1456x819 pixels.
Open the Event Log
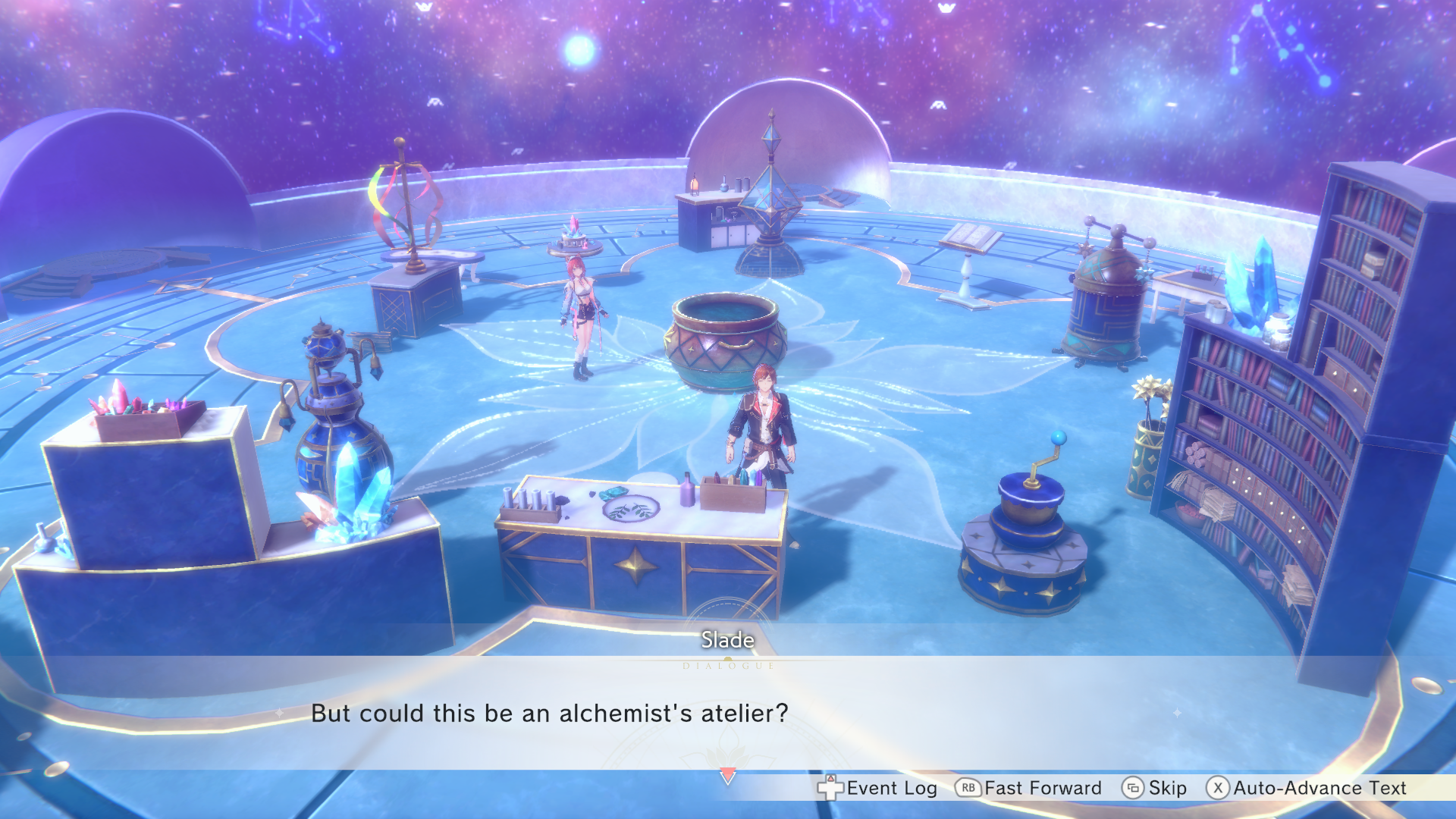coord(877,788)
